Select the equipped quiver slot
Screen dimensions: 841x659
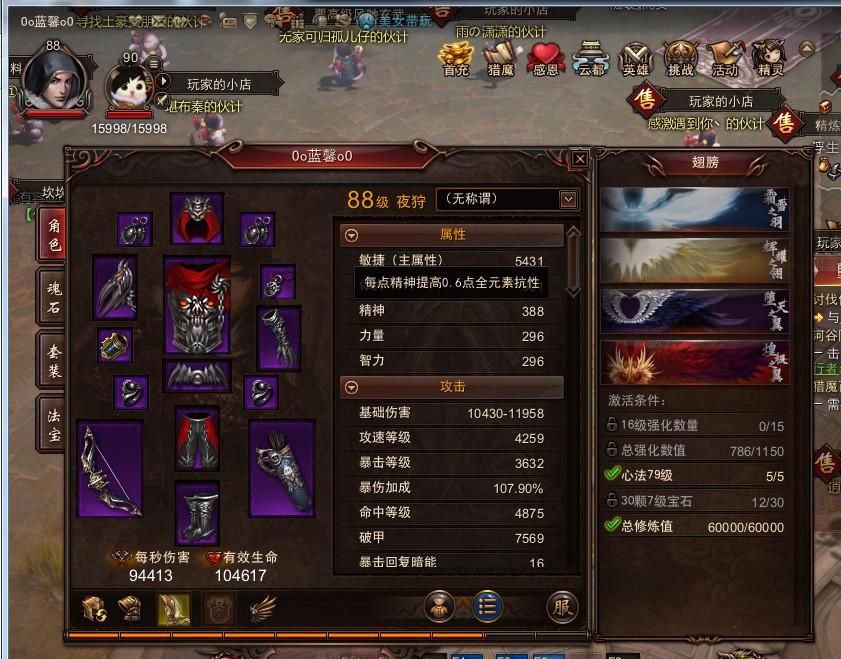click(x=281, y=468)
